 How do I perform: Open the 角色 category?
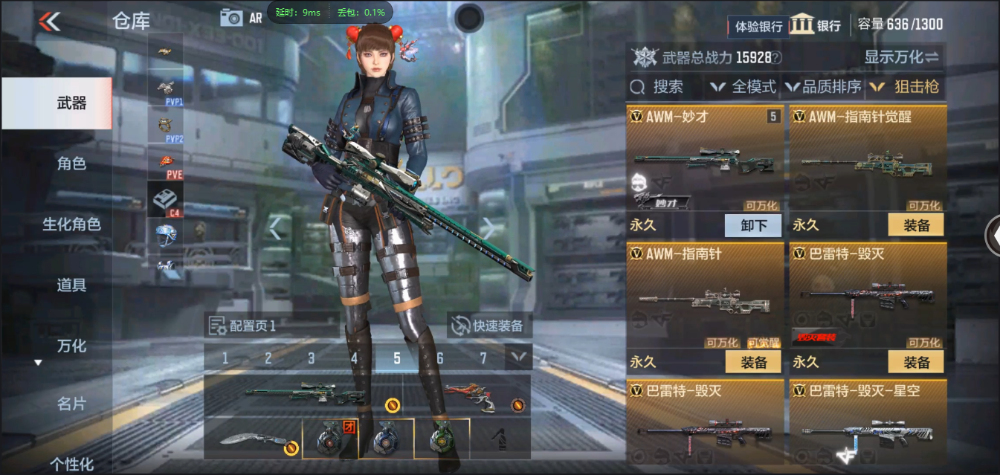71,163
